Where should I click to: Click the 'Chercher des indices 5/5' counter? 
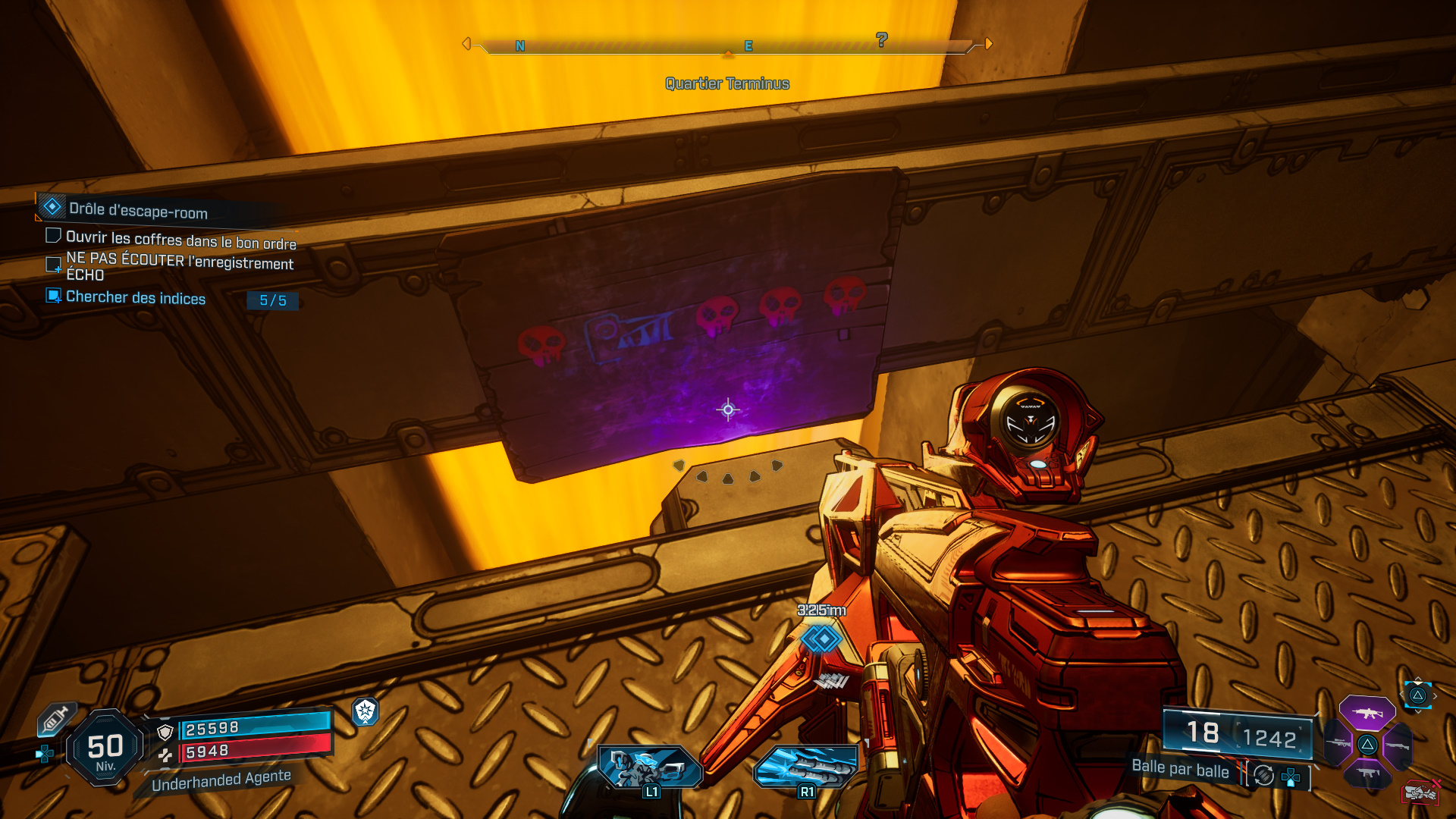[x=273, y=300]
